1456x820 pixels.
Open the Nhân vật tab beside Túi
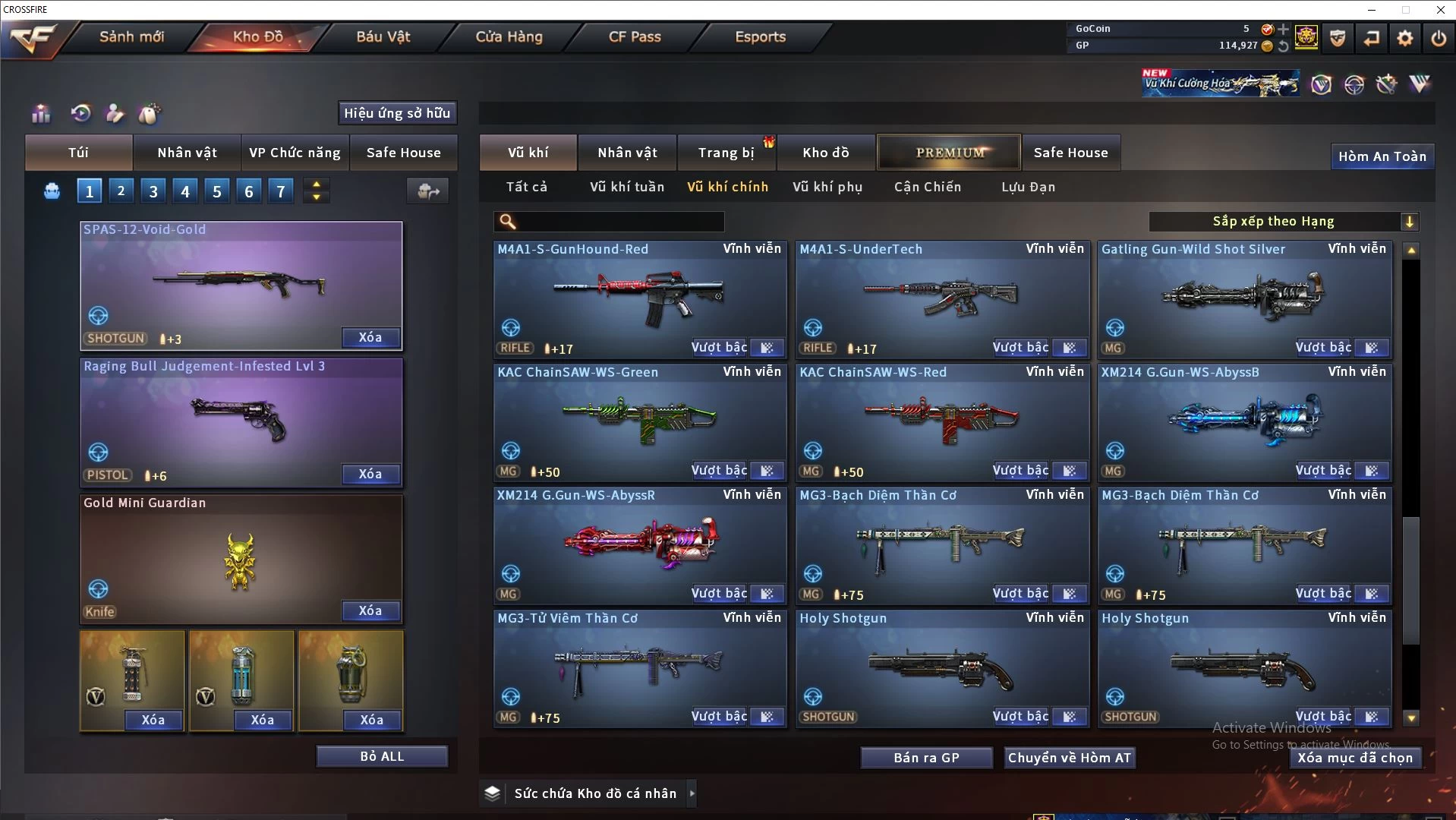[187, 153]
